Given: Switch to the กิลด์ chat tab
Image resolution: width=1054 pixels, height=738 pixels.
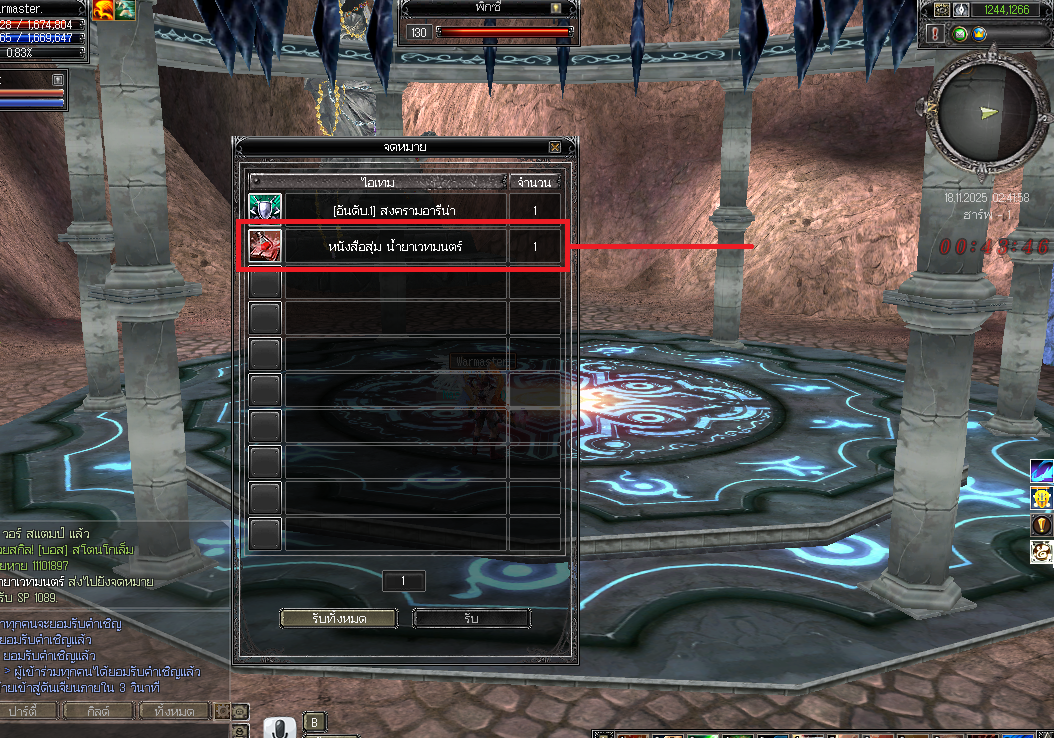Looking at the screenshot, I should point(97,711).
